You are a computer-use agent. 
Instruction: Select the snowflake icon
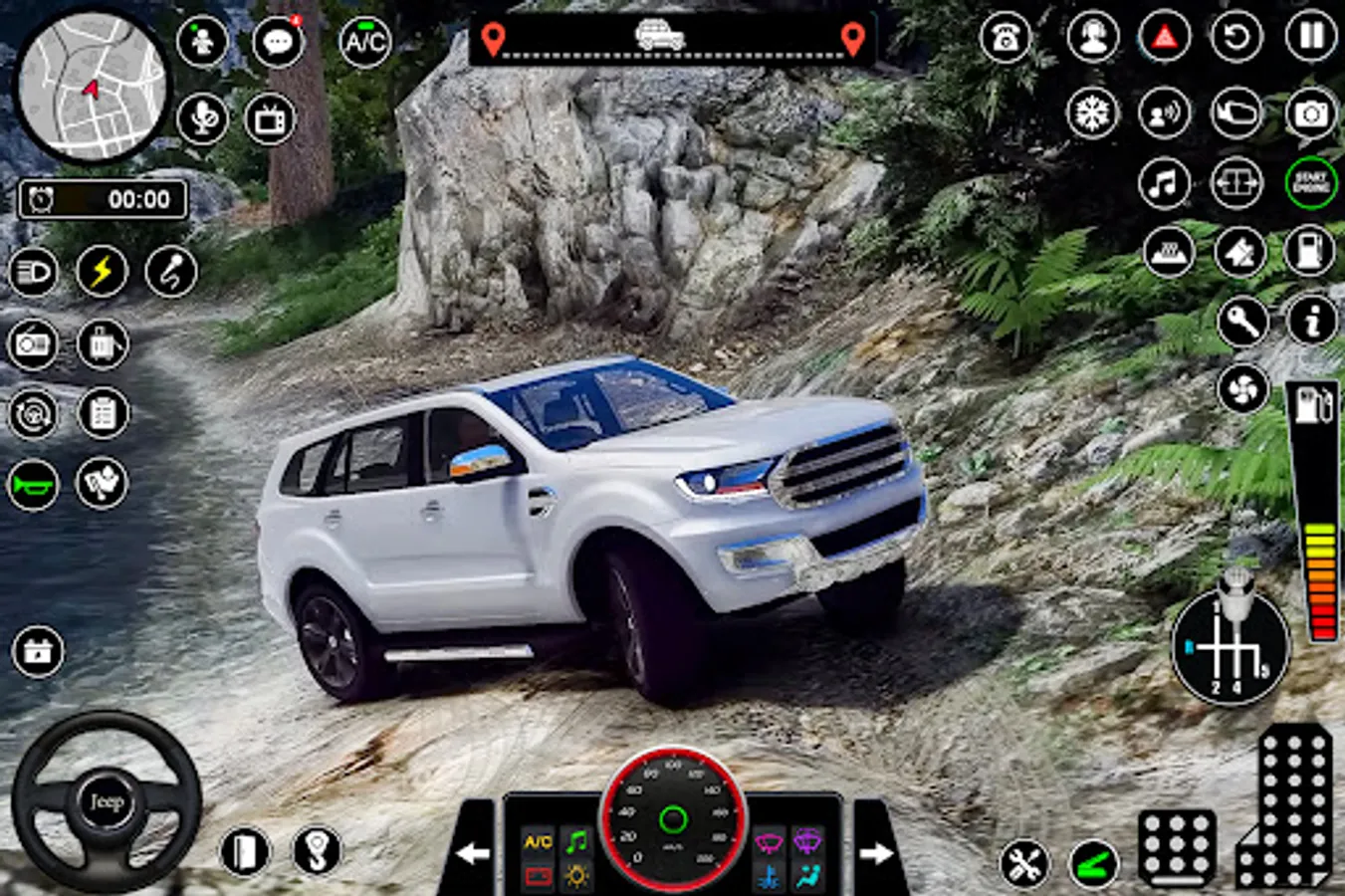(x=1092, y=112)
